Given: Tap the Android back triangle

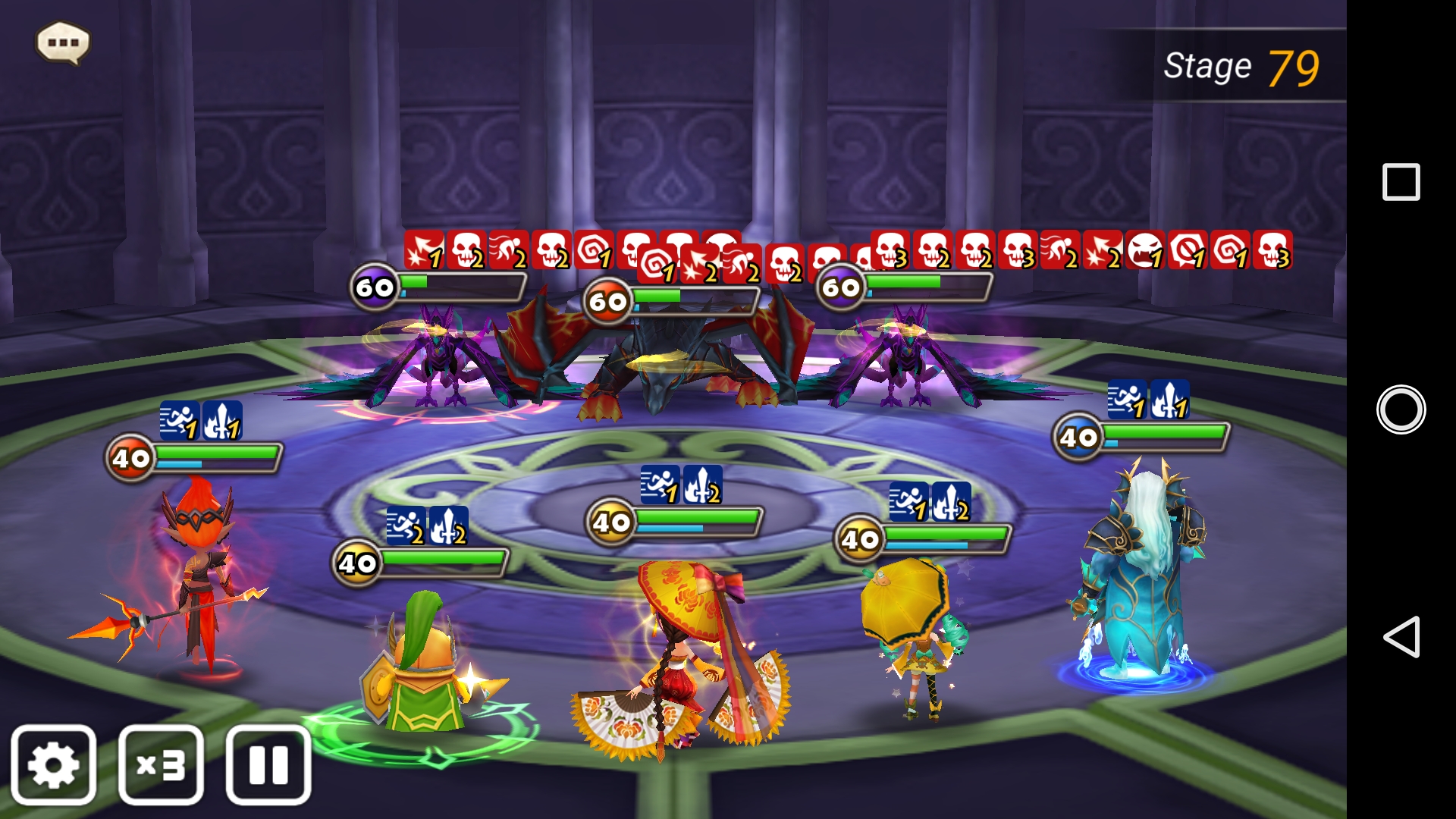Looking at the screenshot, I should pyautogui.click(x=1401, y=636).
